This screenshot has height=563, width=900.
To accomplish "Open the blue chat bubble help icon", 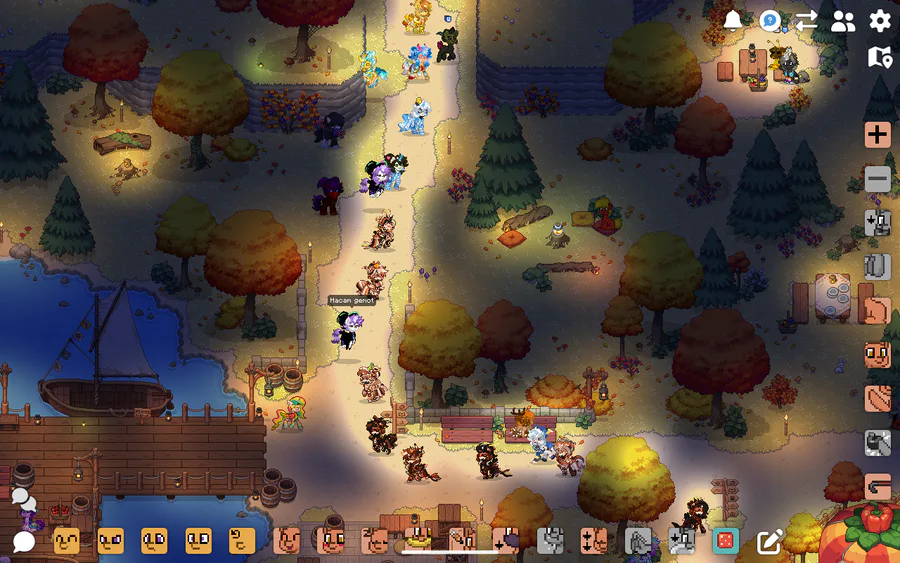I will pos(769,21).
